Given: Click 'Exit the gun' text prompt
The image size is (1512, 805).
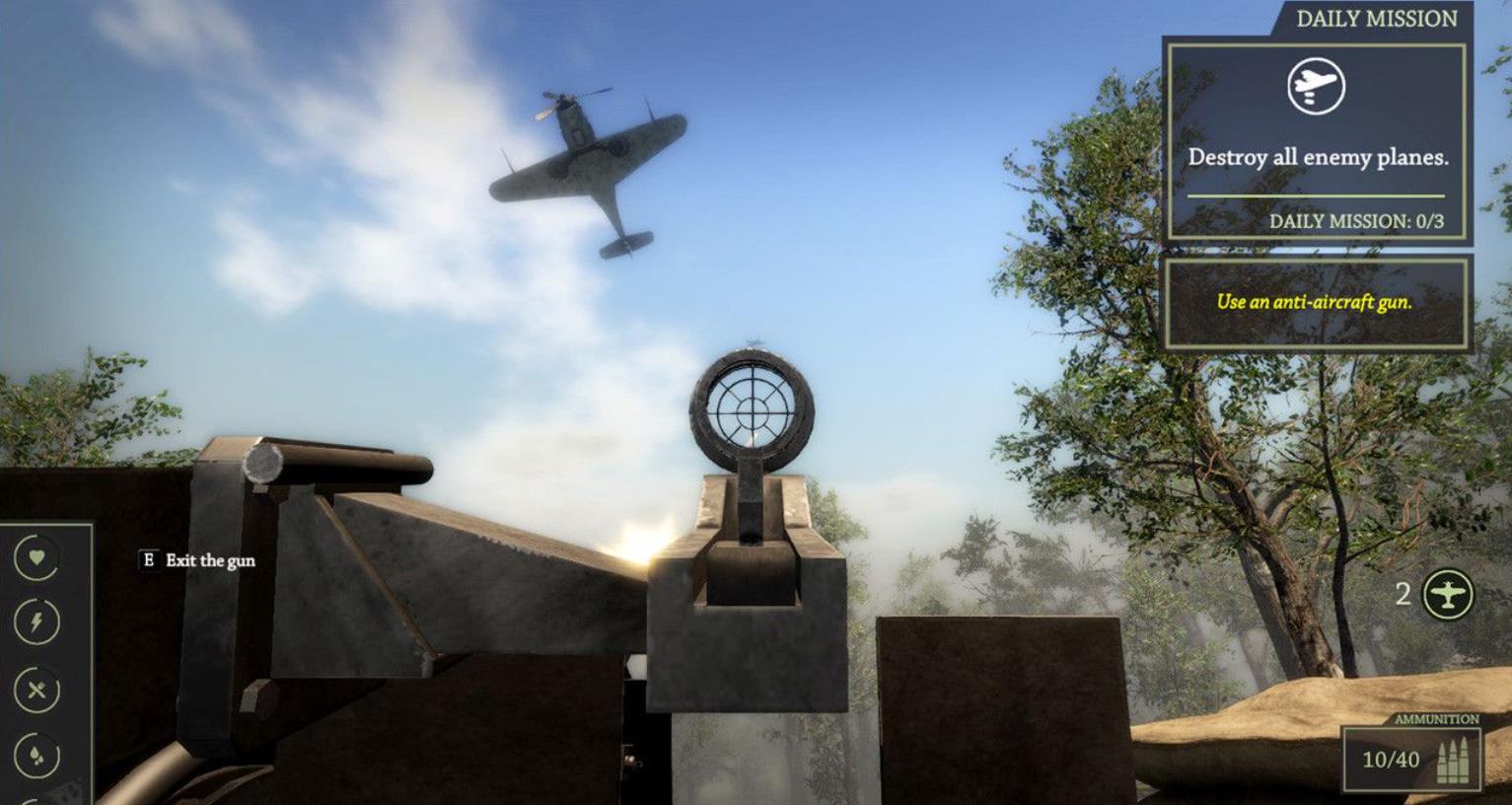Looking at the screenshot, I should tap(209, 558).
